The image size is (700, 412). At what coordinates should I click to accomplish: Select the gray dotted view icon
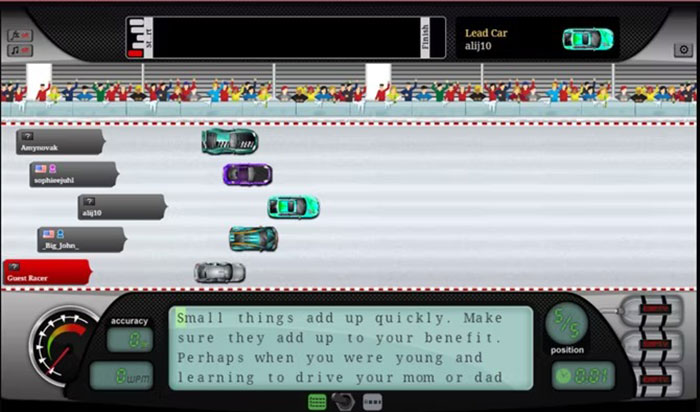pyautogui.click(x=372, y=401)
